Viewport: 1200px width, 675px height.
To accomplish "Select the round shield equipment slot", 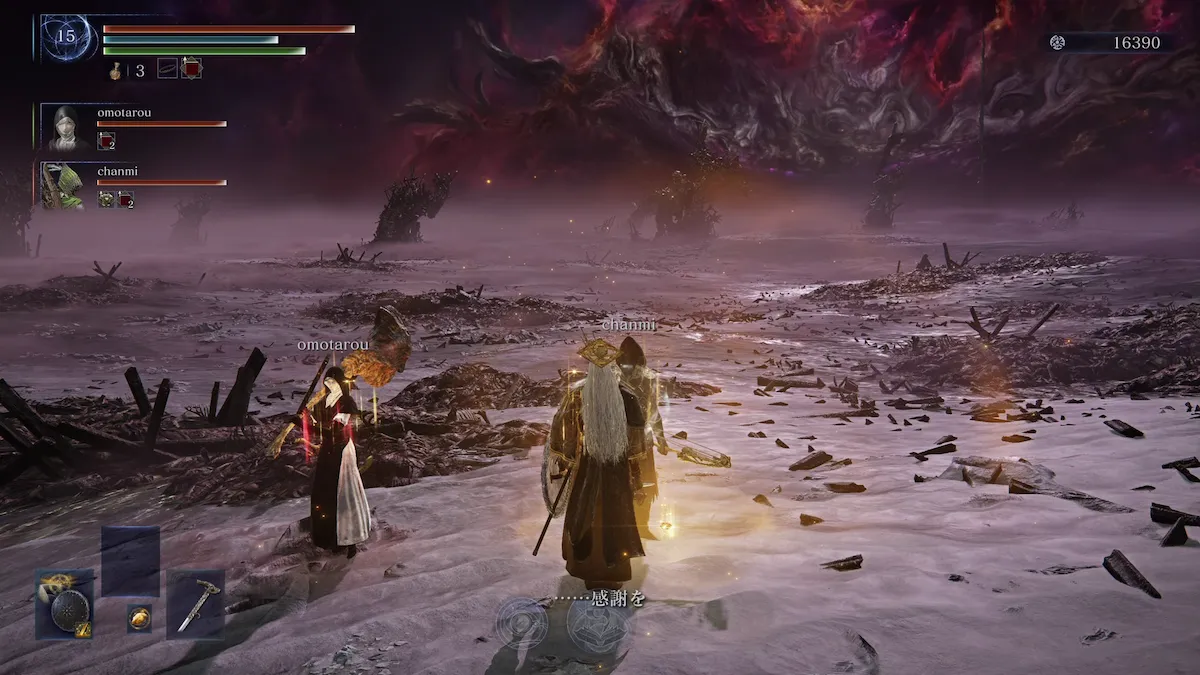I will pos(66,605).
